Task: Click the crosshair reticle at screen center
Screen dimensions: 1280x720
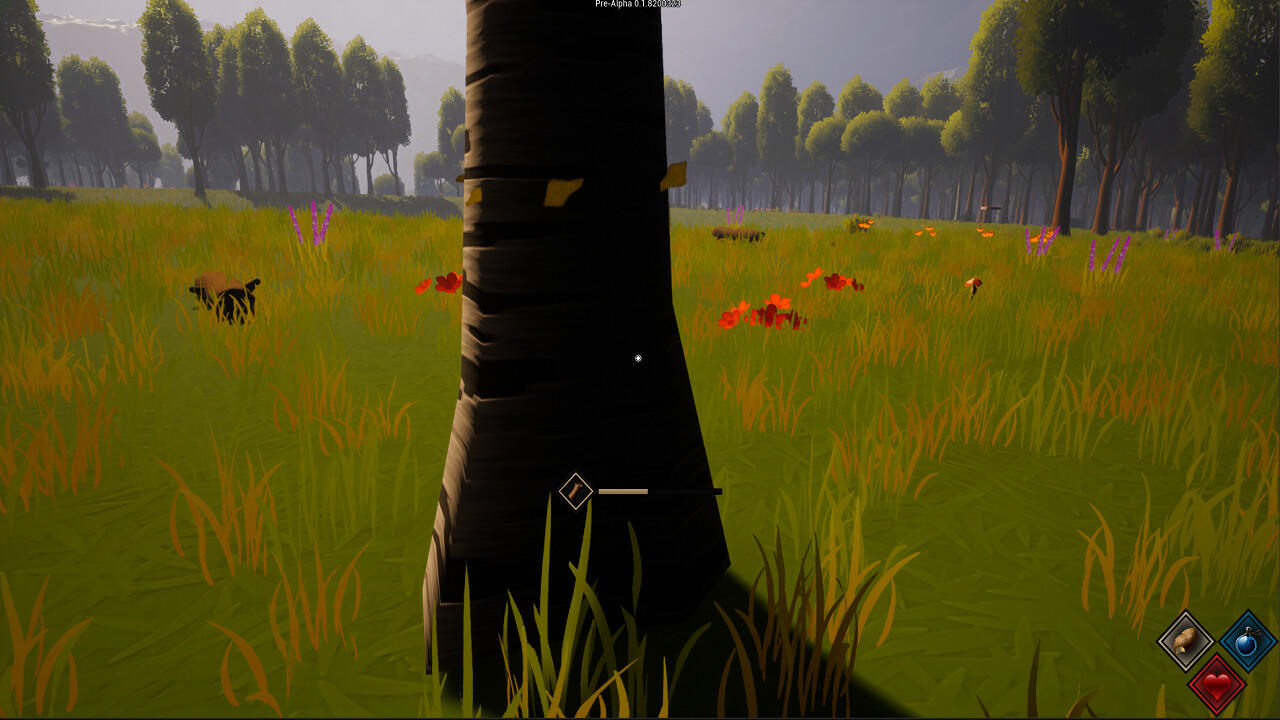Action: [x=637, y=357]
